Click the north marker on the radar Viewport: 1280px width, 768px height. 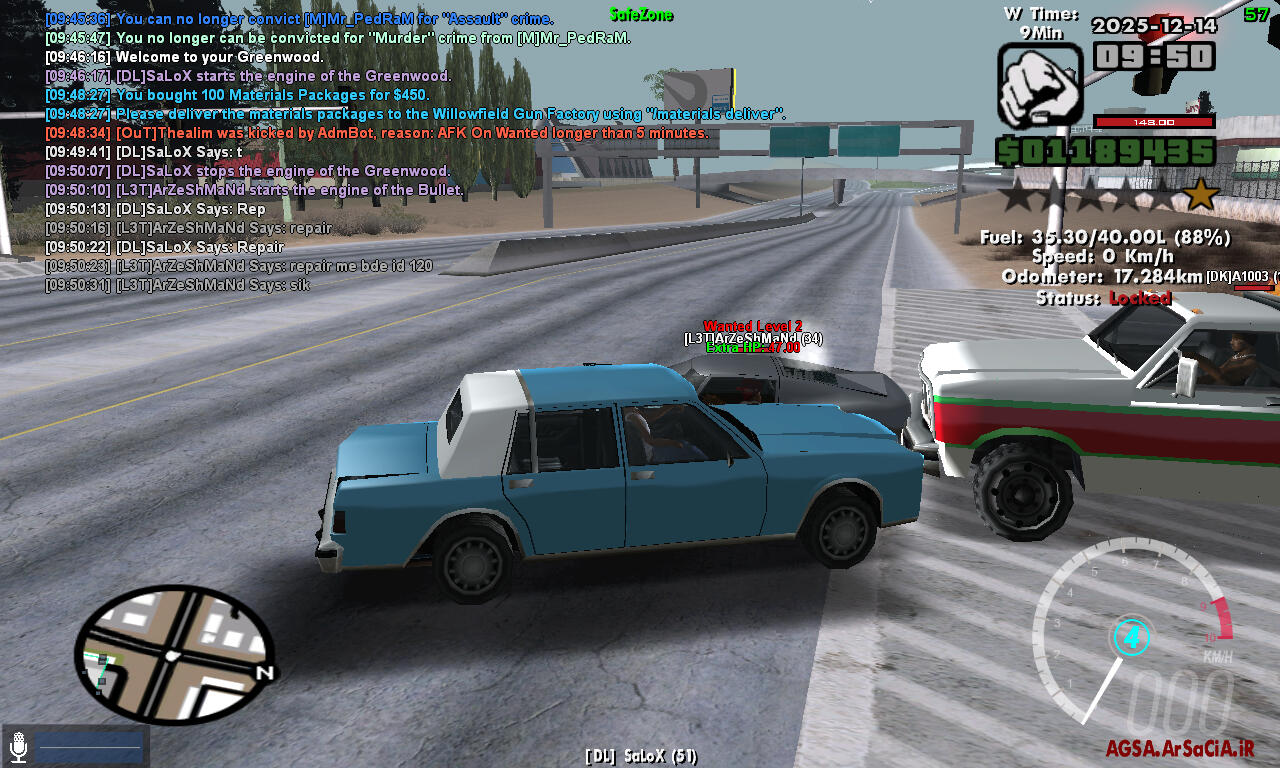click(264, 673)
